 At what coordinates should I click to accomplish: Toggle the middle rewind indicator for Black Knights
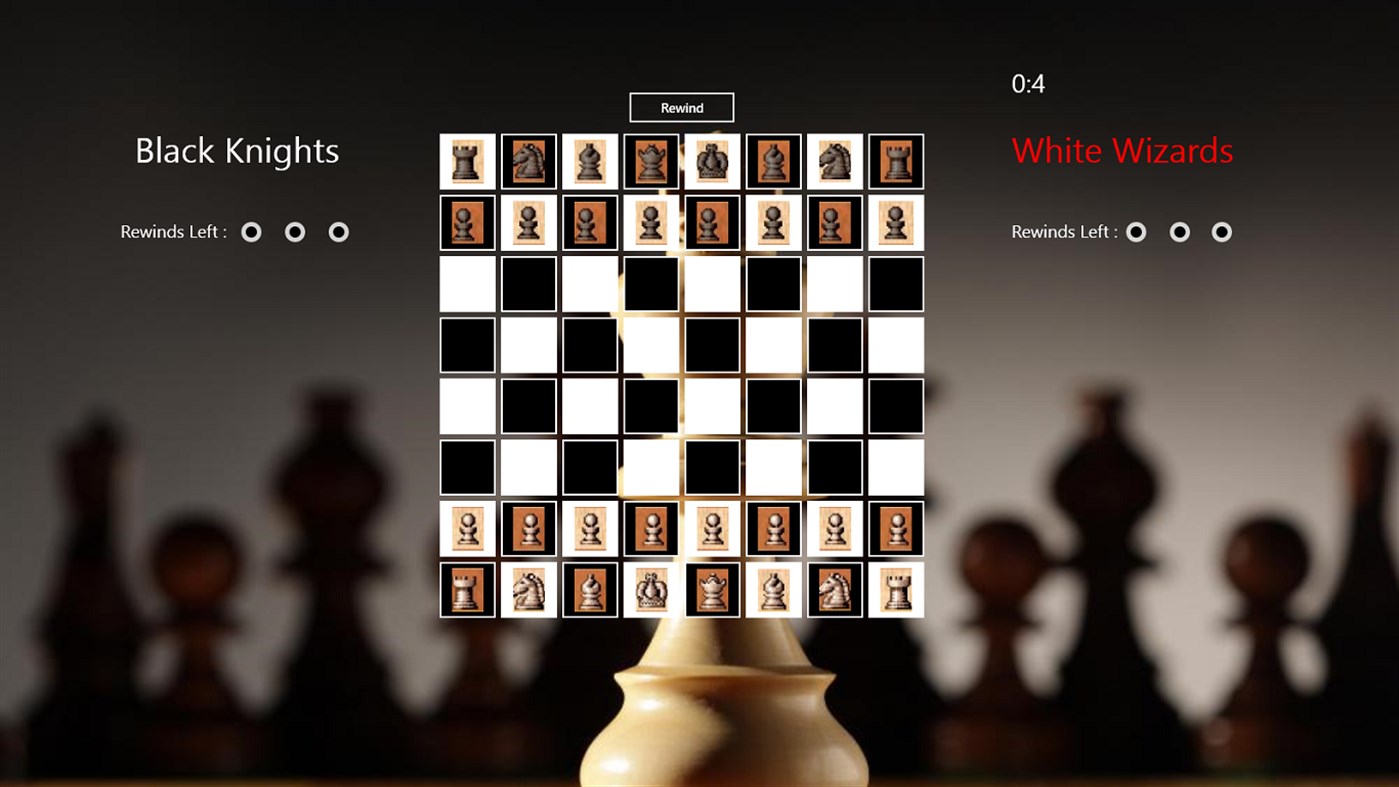tap(295, 231)
